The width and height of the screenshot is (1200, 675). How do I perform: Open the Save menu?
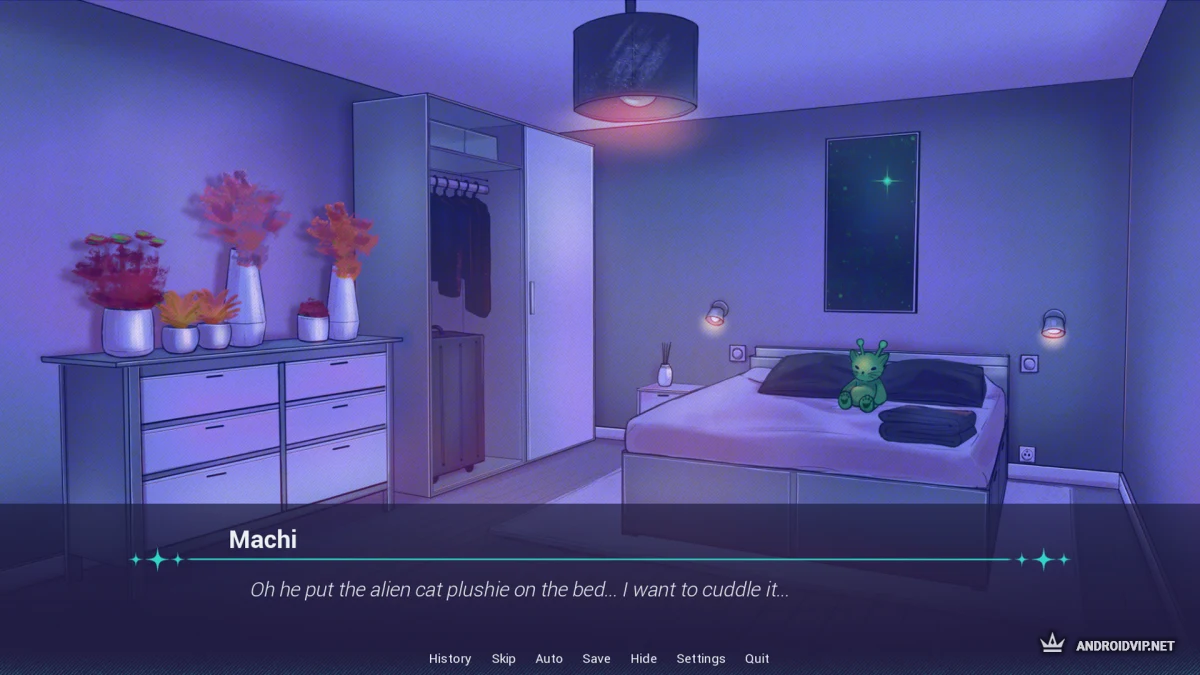(x=596, y=658)
